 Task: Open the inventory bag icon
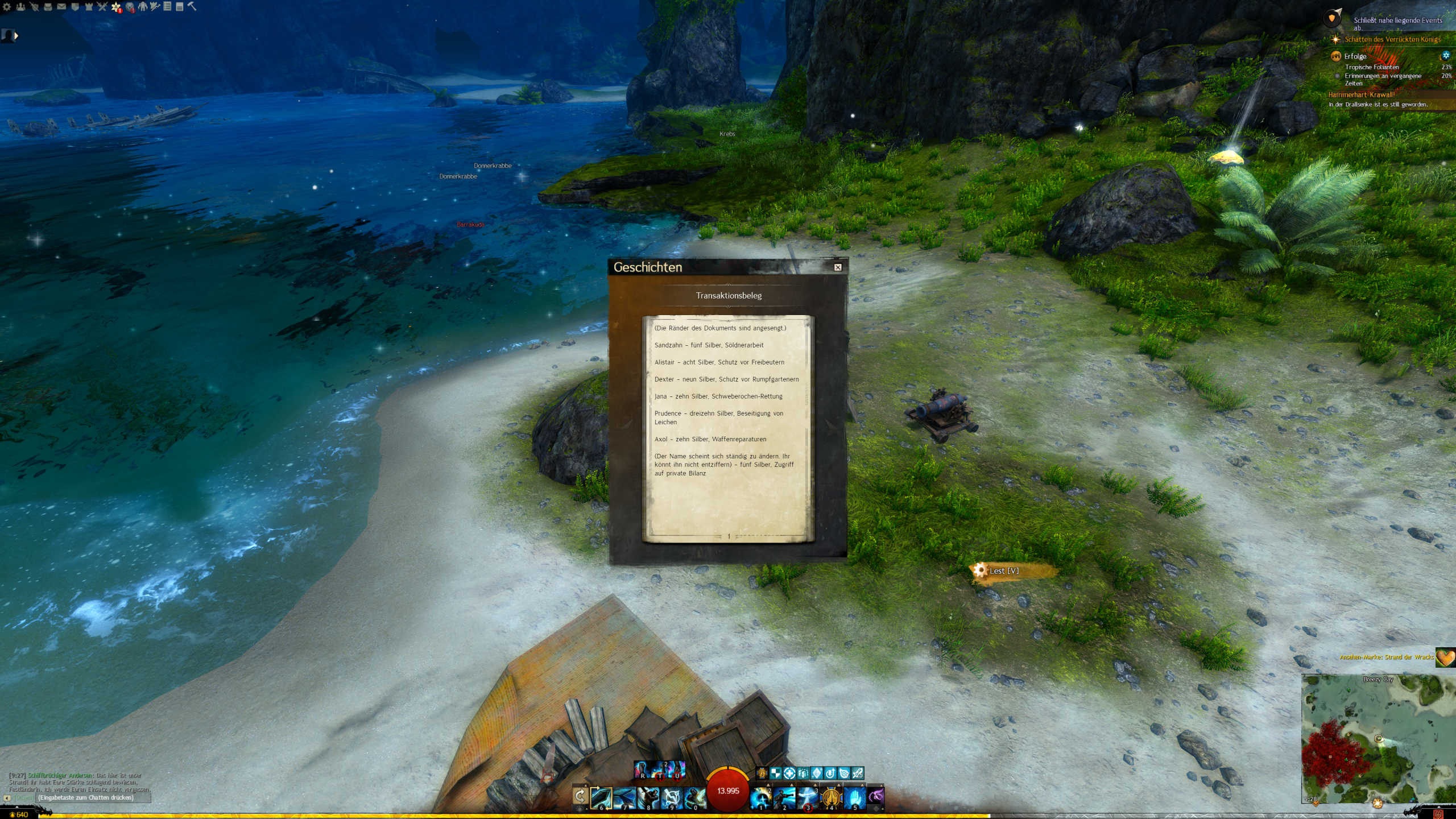pyautogui.click(x=48, y=7)
